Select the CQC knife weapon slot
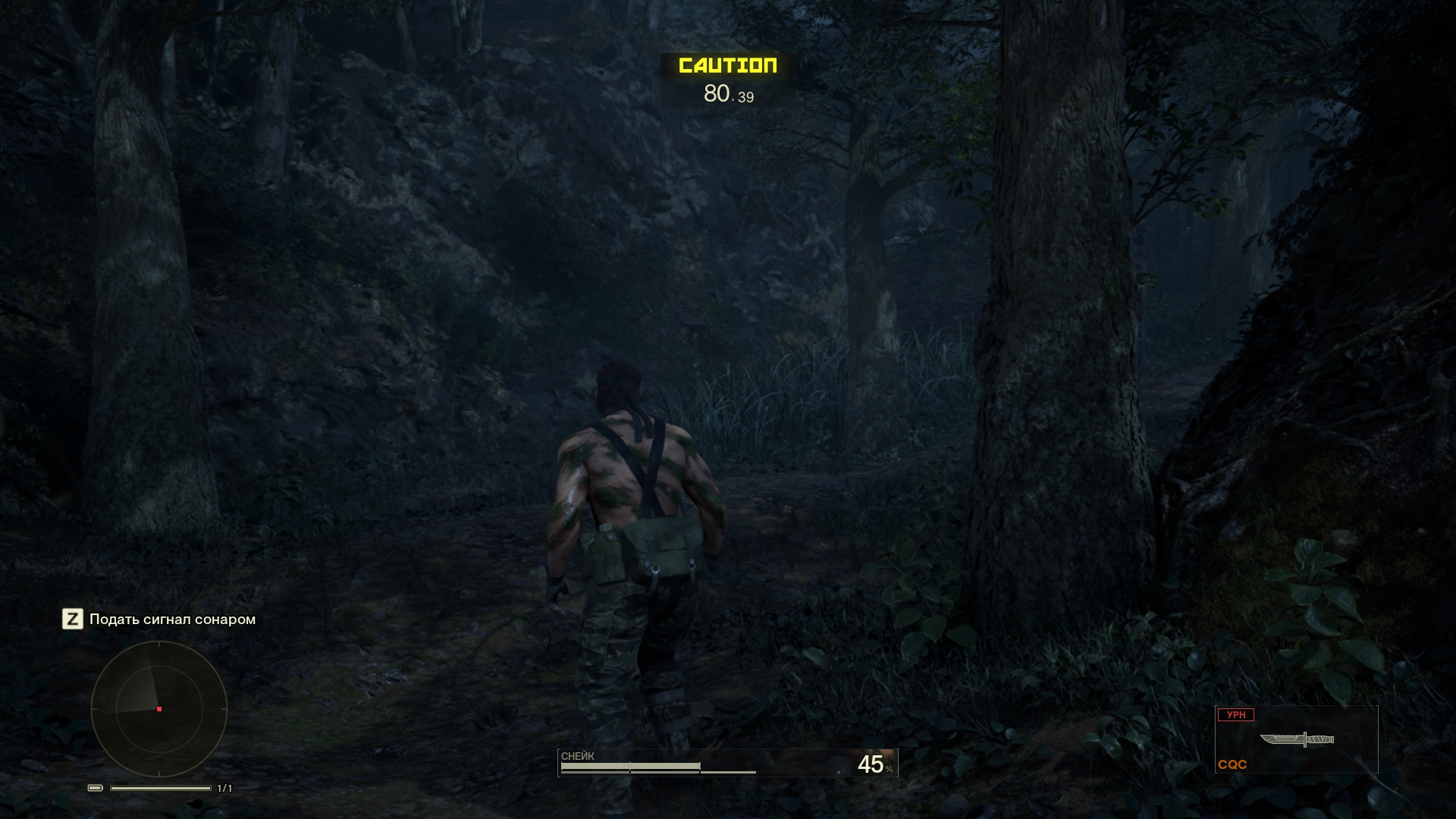Image resolution: width=1456 pixels, height=819 pixels. (1296, 739)
